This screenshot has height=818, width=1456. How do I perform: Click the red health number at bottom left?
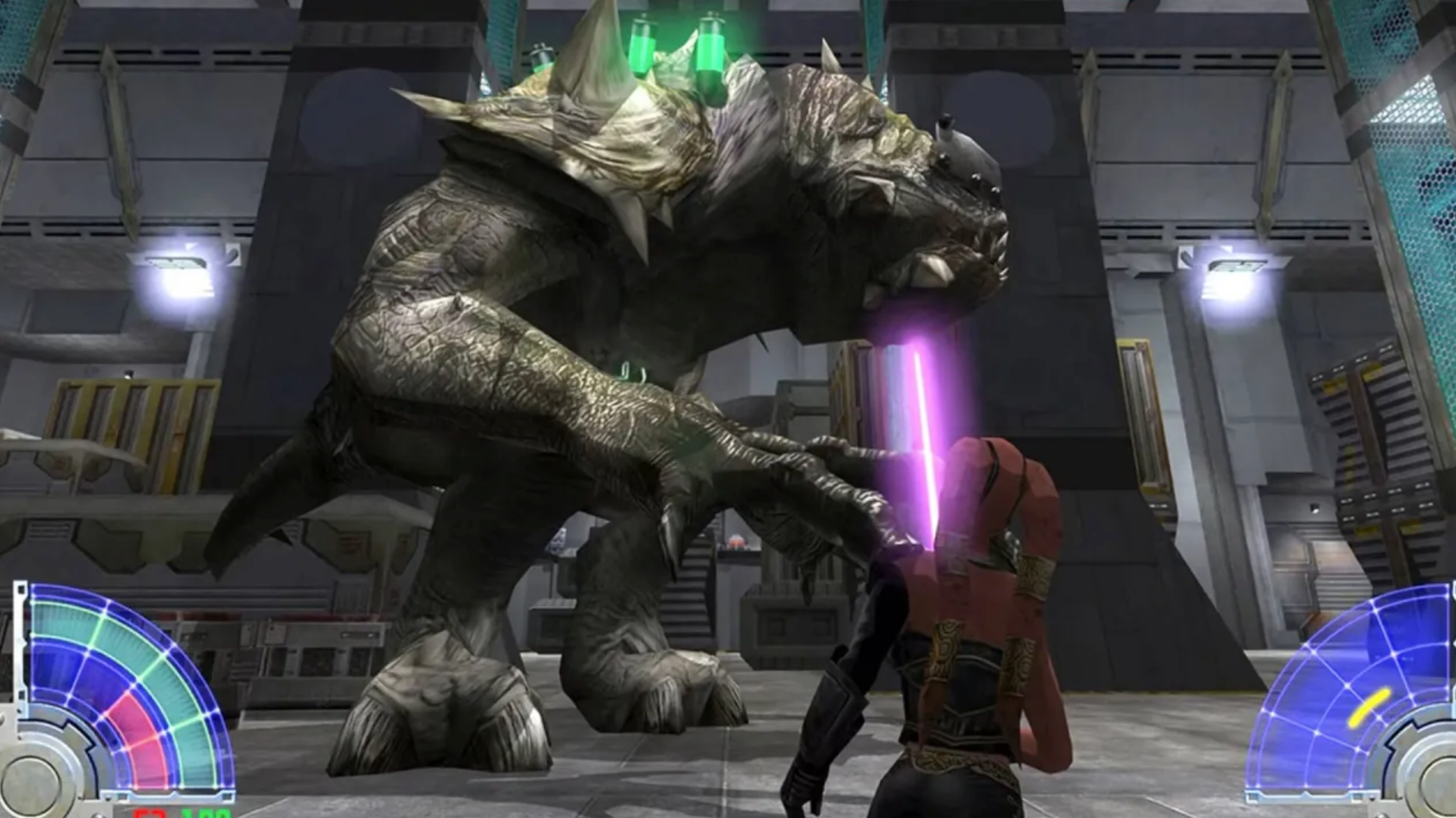point(148,813)
